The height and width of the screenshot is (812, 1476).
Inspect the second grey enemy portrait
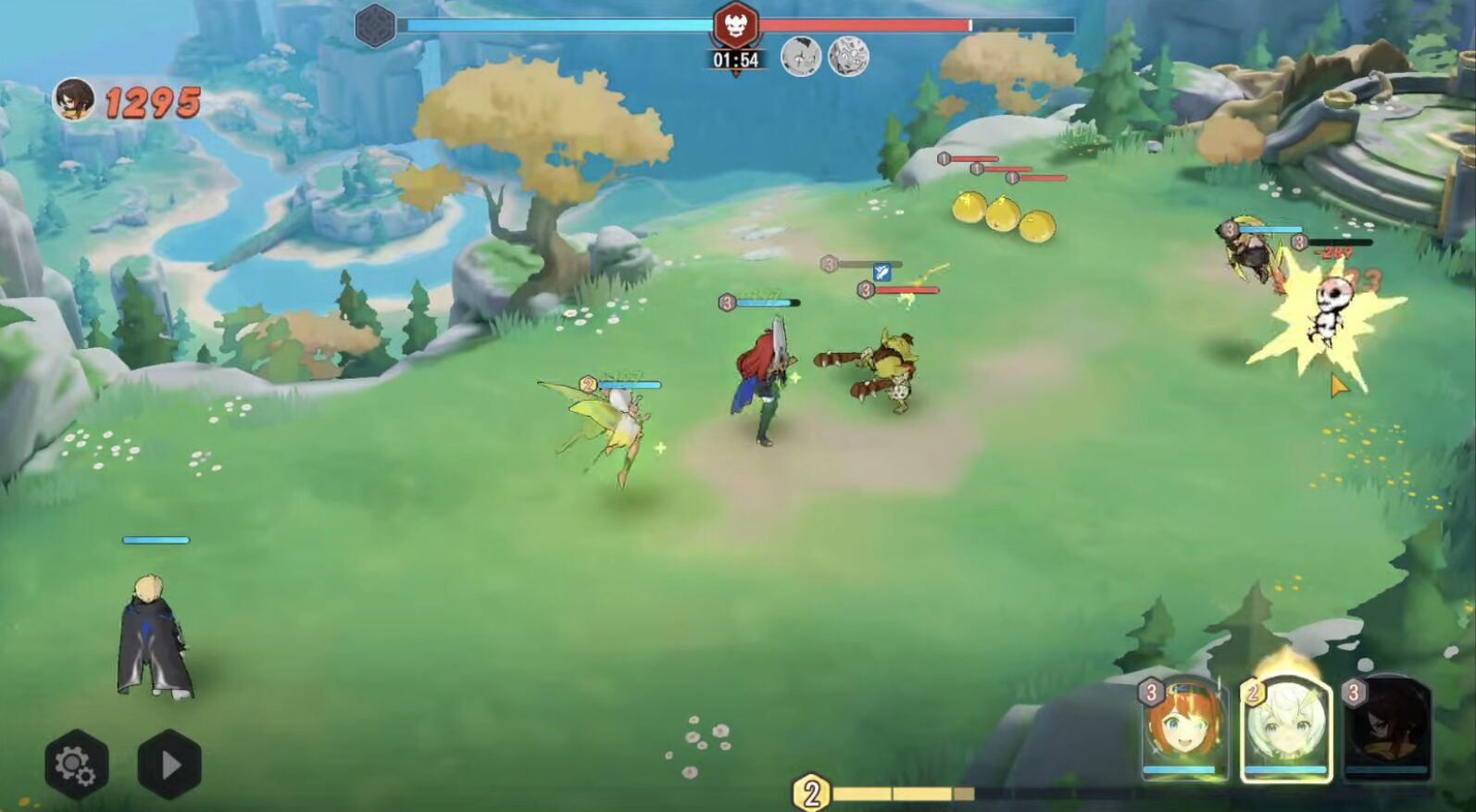[847, 57]
